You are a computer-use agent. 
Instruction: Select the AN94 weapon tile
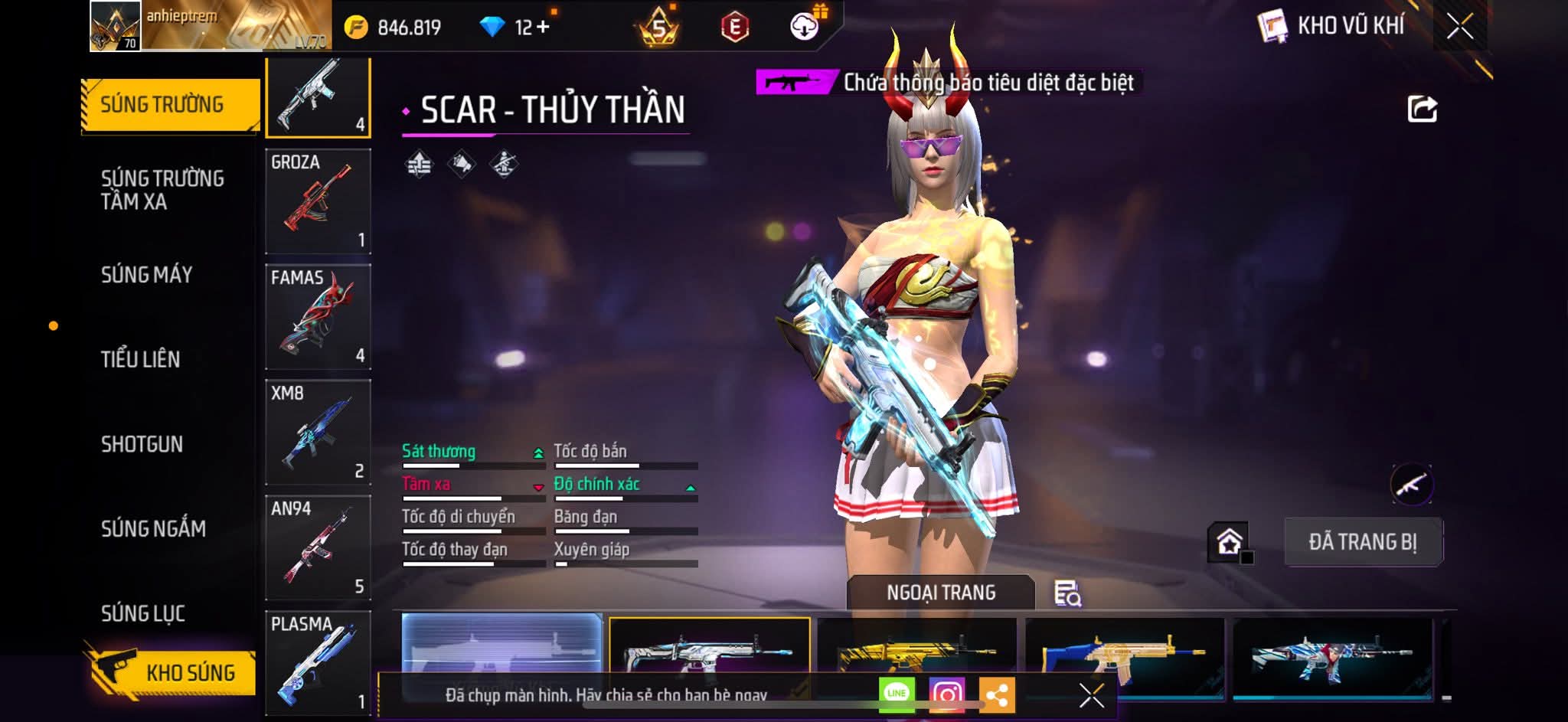pyautogui.click(x=318, y=548)
